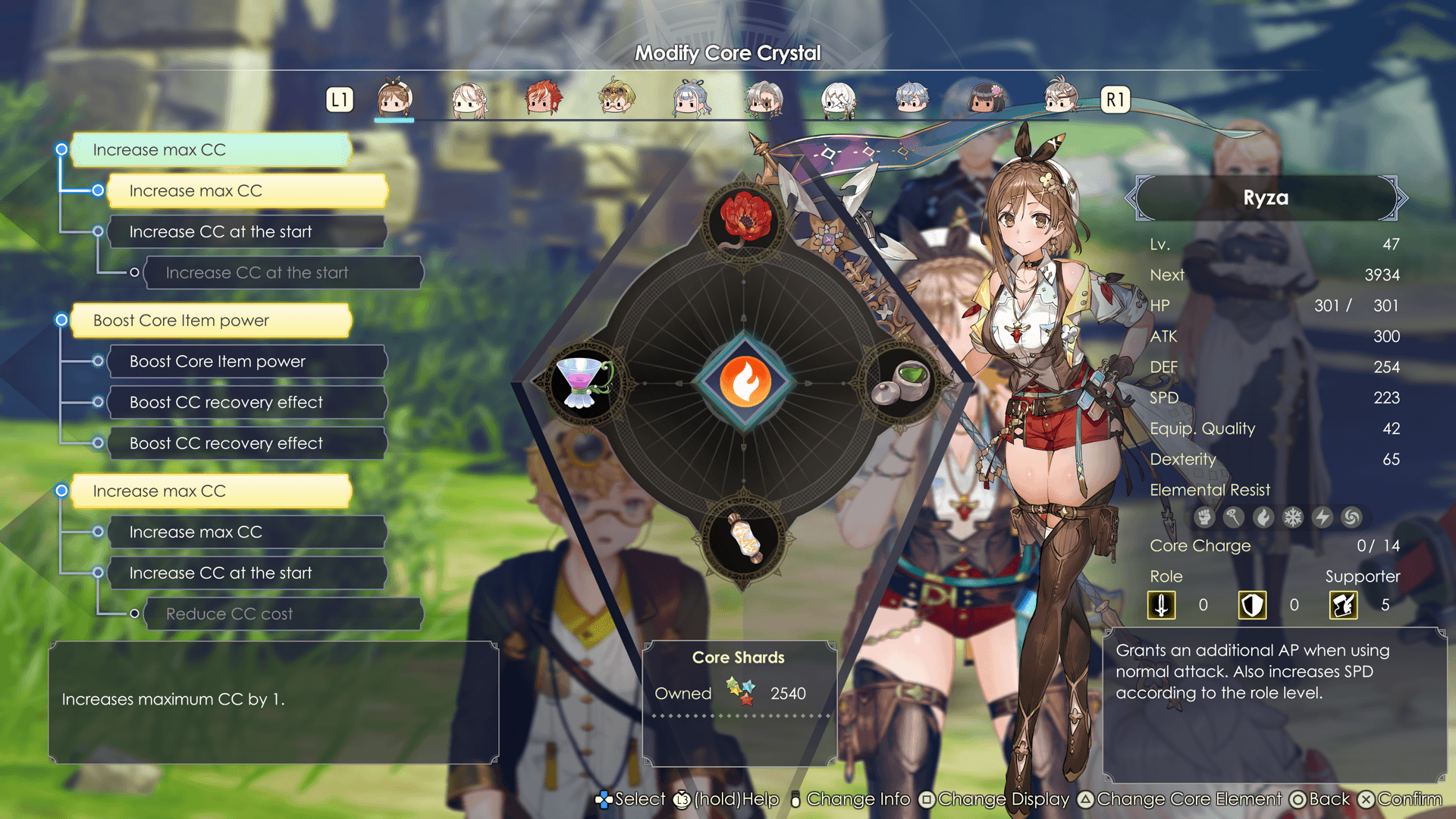
Task: Select the pink goblet core item slot
Action: coord(583,383)
